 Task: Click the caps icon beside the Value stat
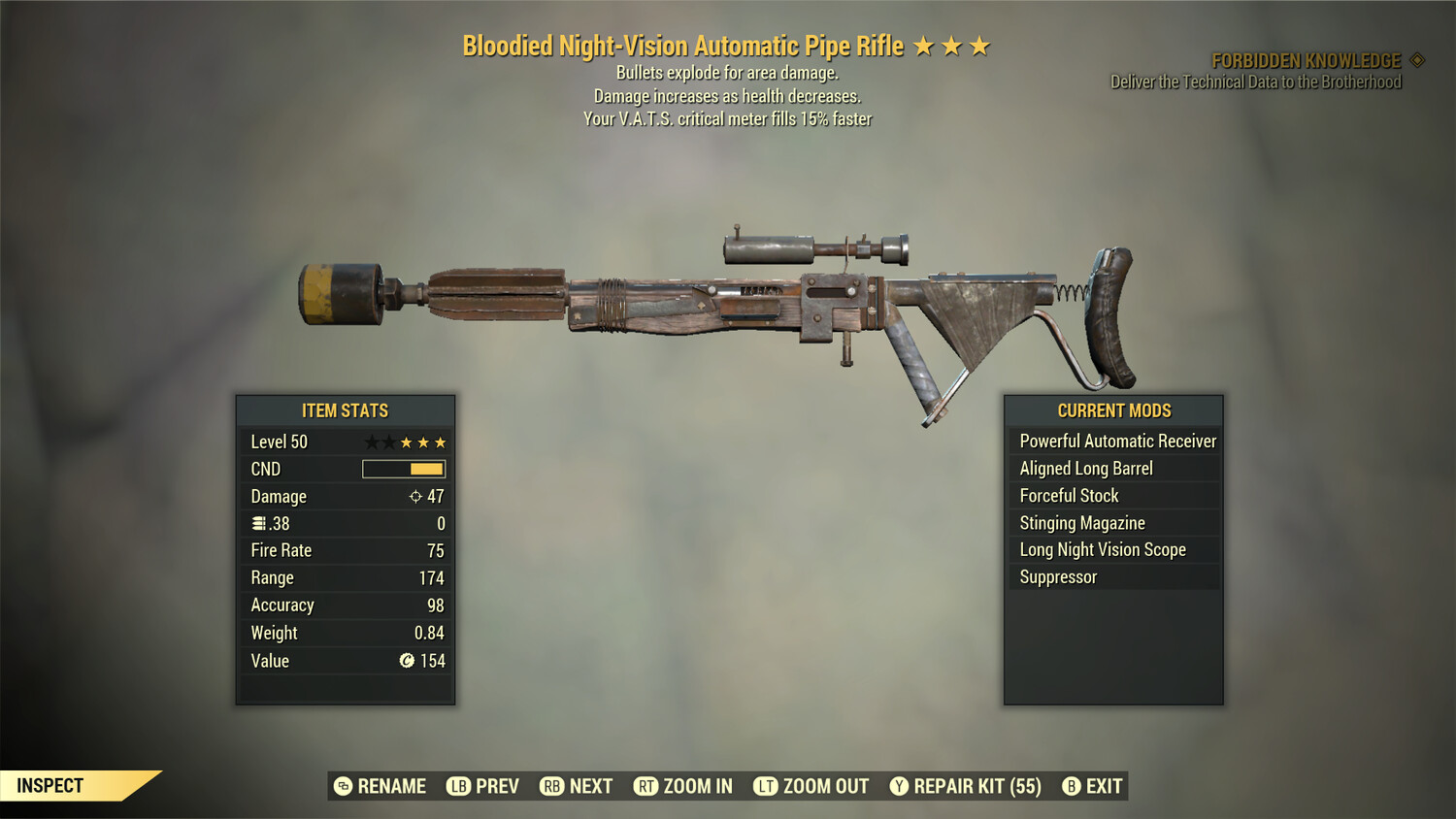[407, 661]
